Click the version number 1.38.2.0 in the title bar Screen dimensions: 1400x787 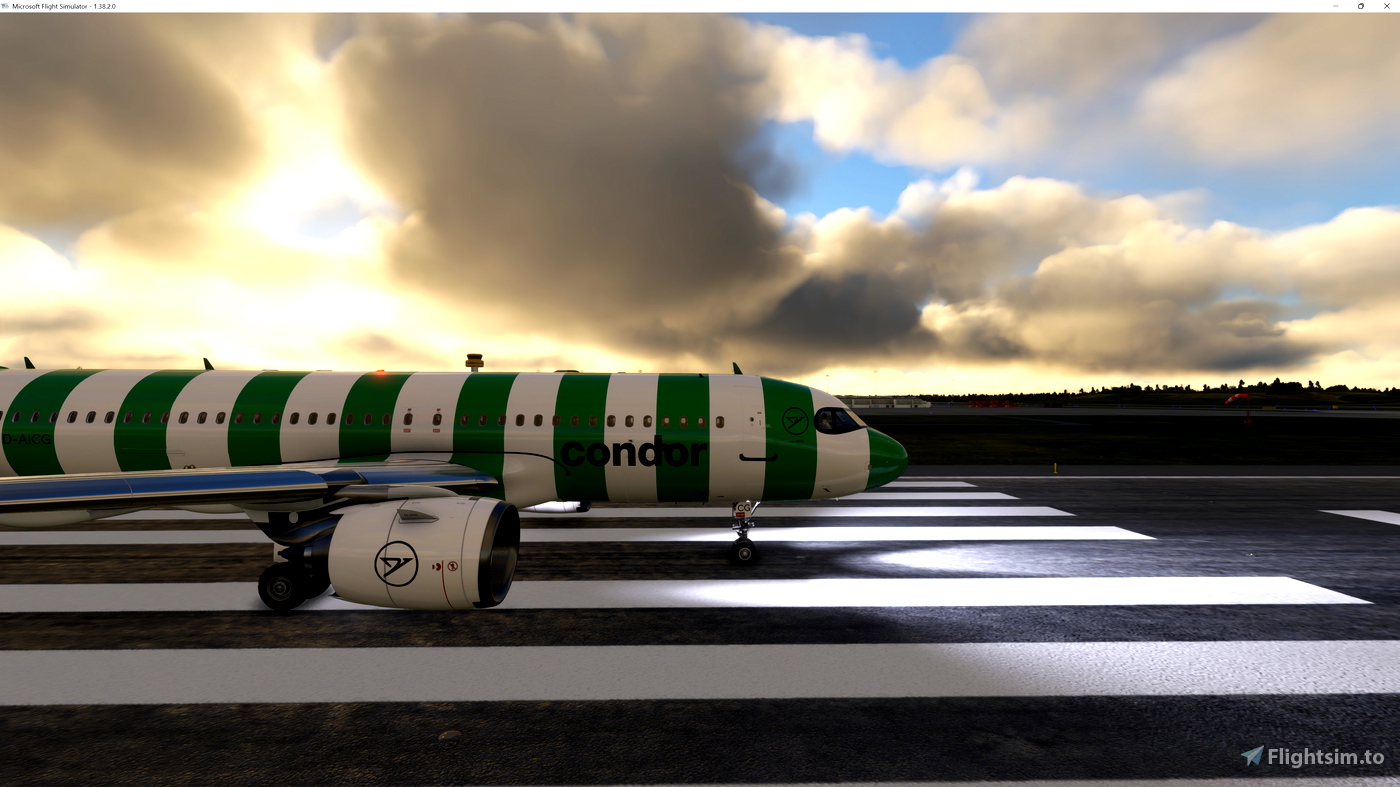point(103,4)
